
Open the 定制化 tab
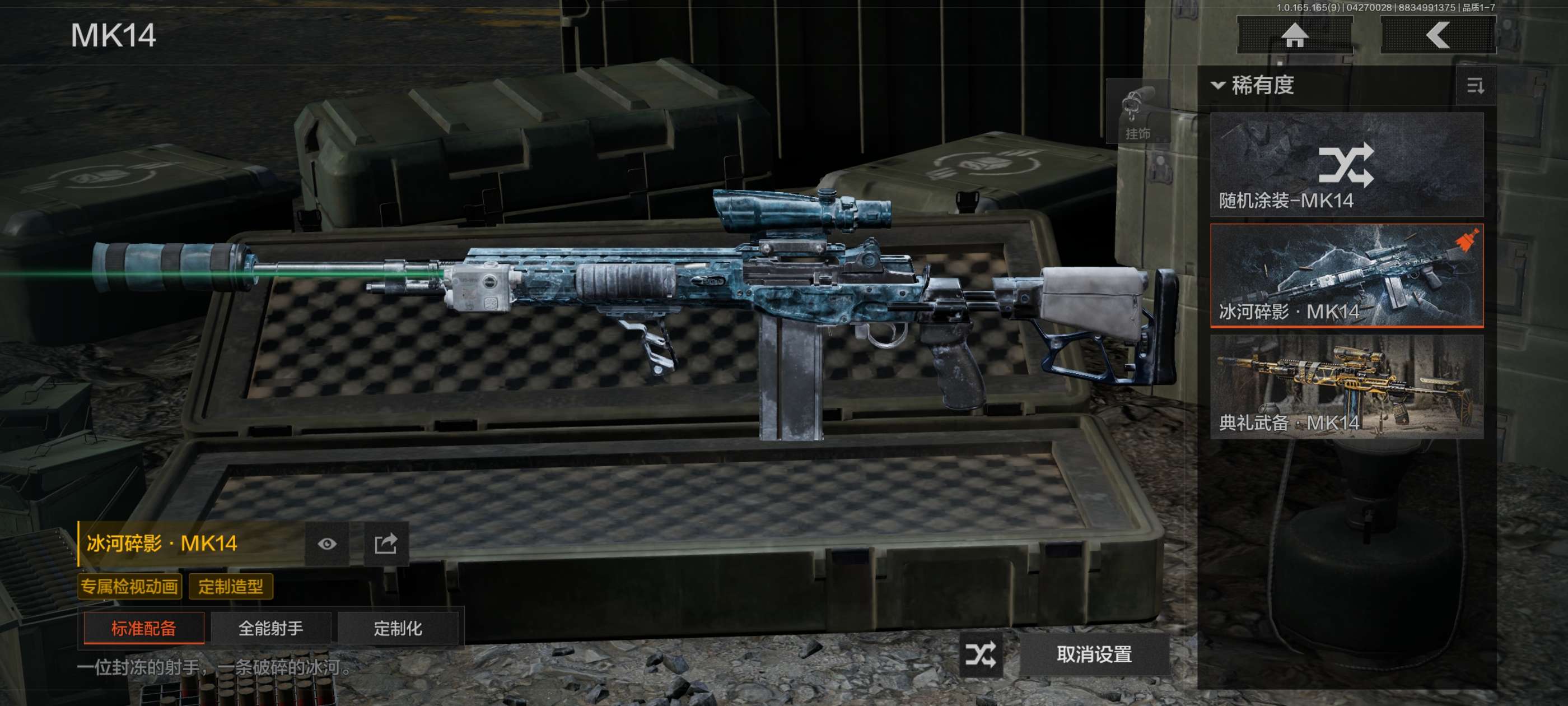click(398, 628)
